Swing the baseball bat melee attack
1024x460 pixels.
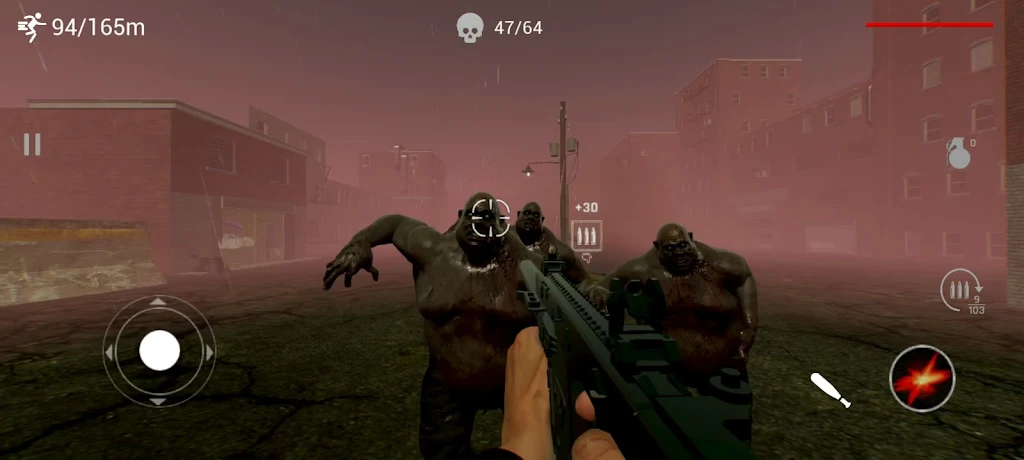830,389
